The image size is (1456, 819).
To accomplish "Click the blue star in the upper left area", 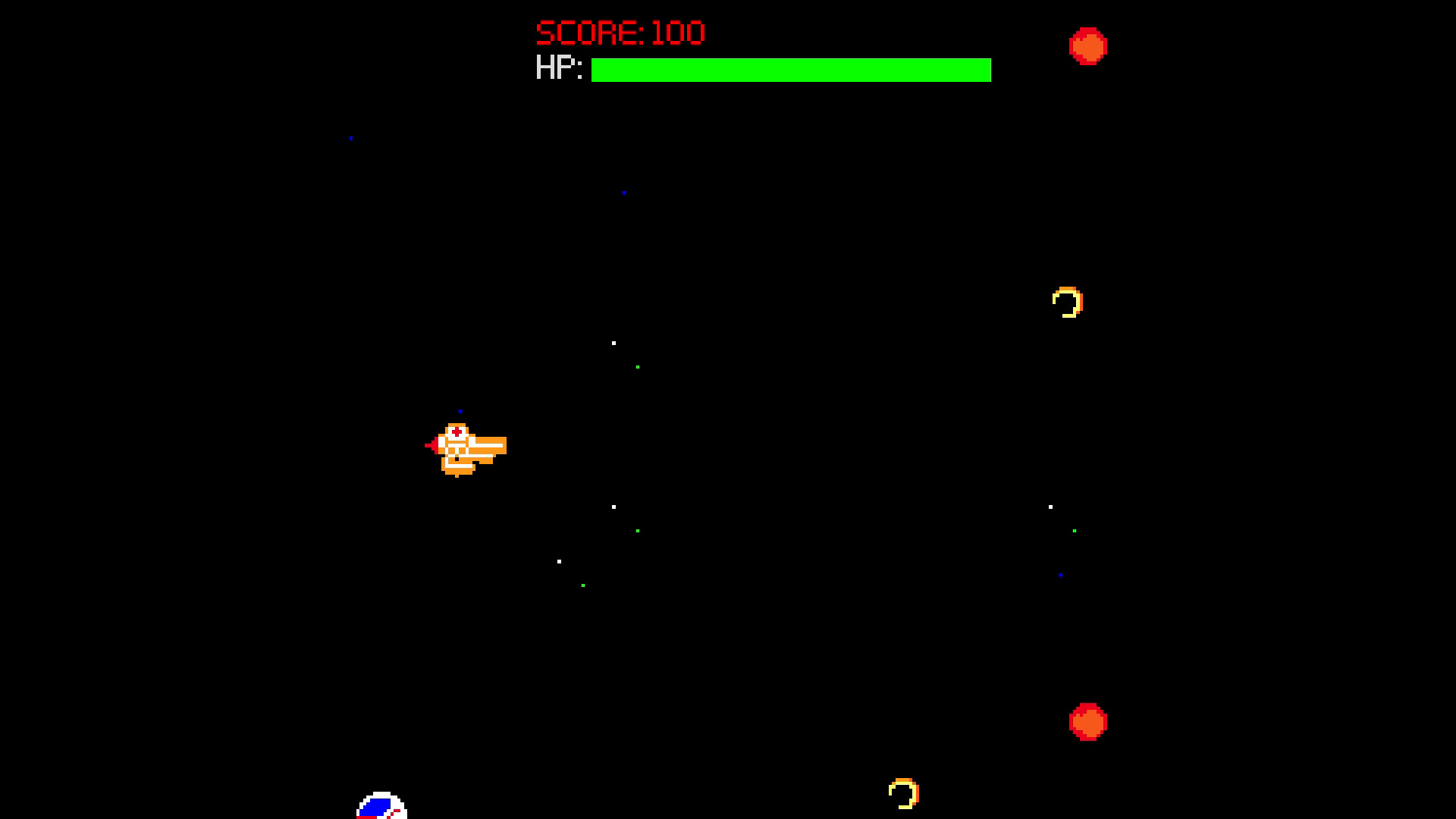I will 351,137.
